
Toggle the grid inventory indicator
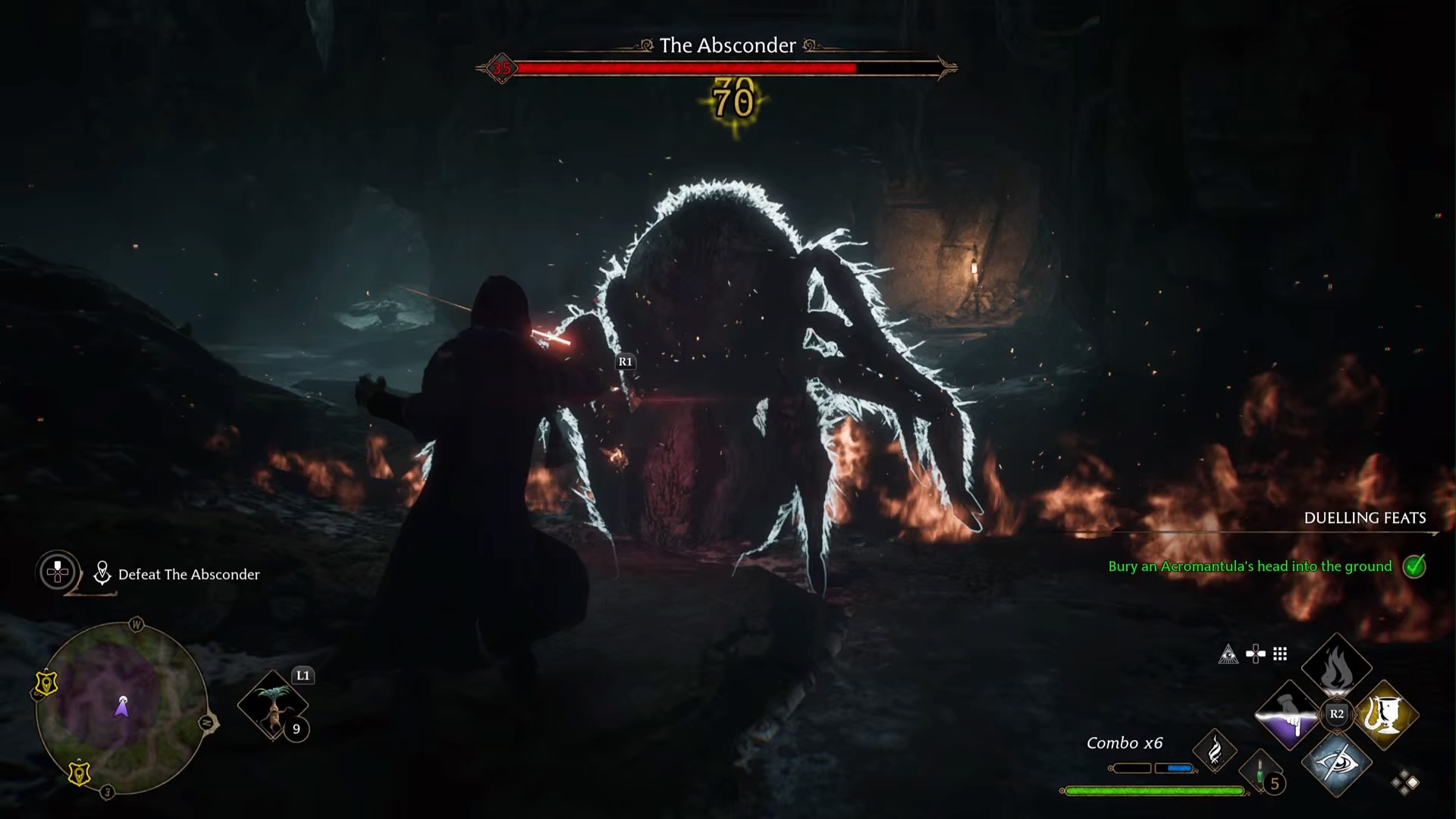[x=1280, y=654]
